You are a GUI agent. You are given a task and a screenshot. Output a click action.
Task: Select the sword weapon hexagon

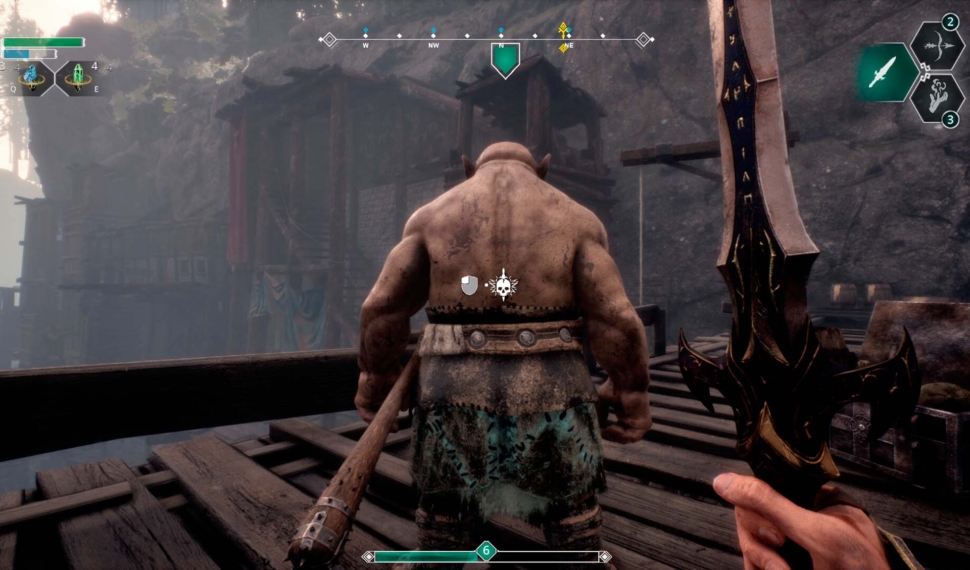pos(883,72)
